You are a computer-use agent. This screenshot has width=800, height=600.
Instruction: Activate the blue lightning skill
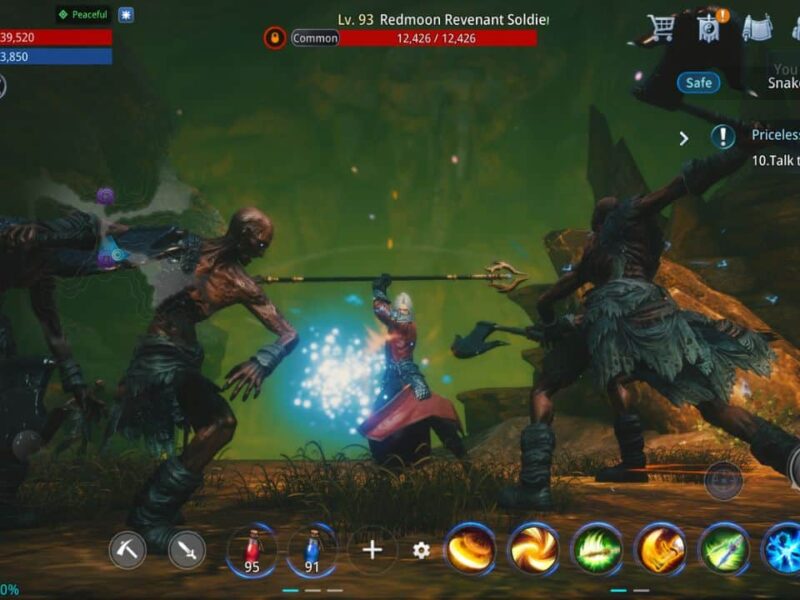pyautogui.click(x=784, y=550)
